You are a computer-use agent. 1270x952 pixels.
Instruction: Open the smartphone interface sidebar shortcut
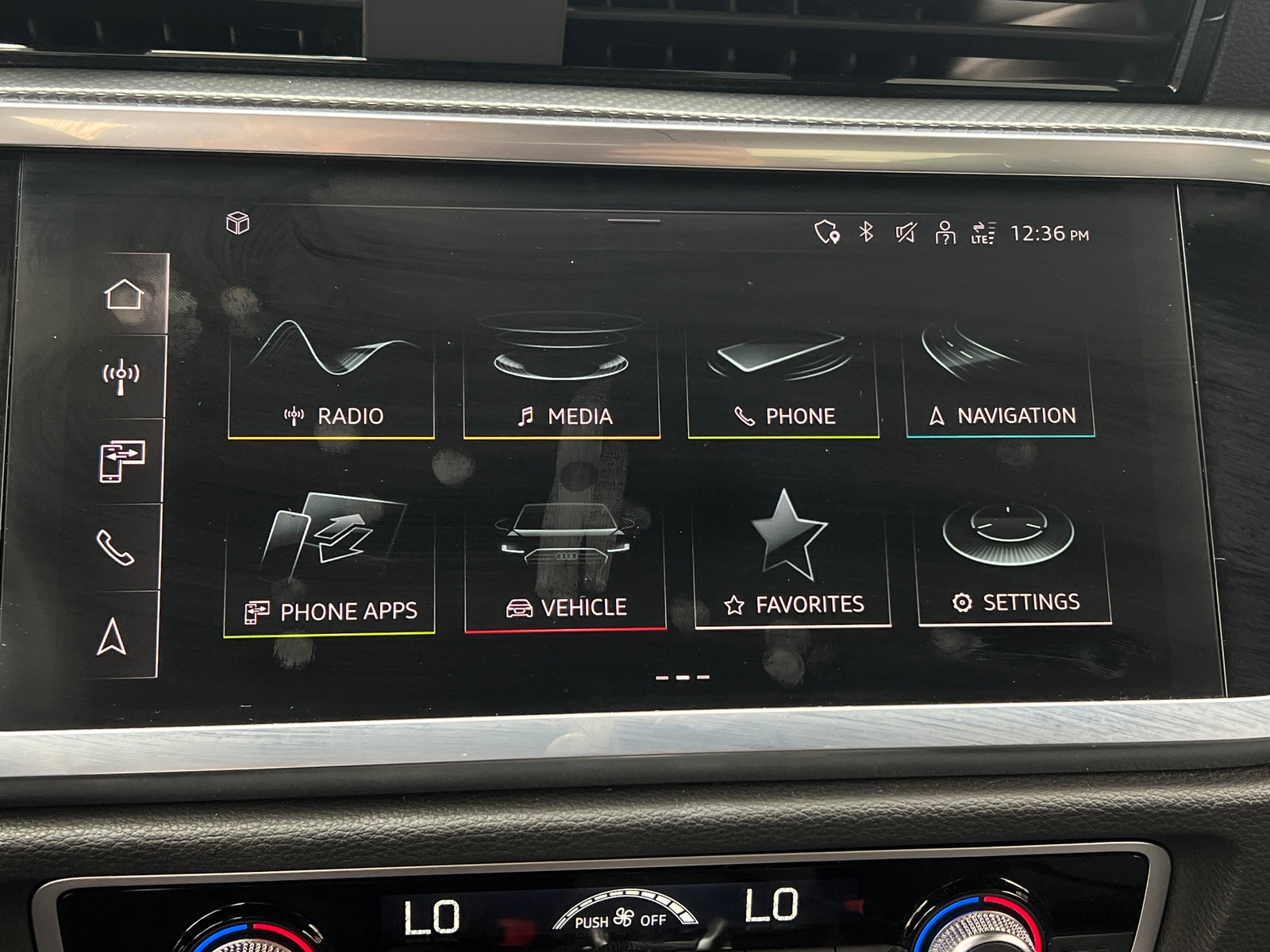121,462
